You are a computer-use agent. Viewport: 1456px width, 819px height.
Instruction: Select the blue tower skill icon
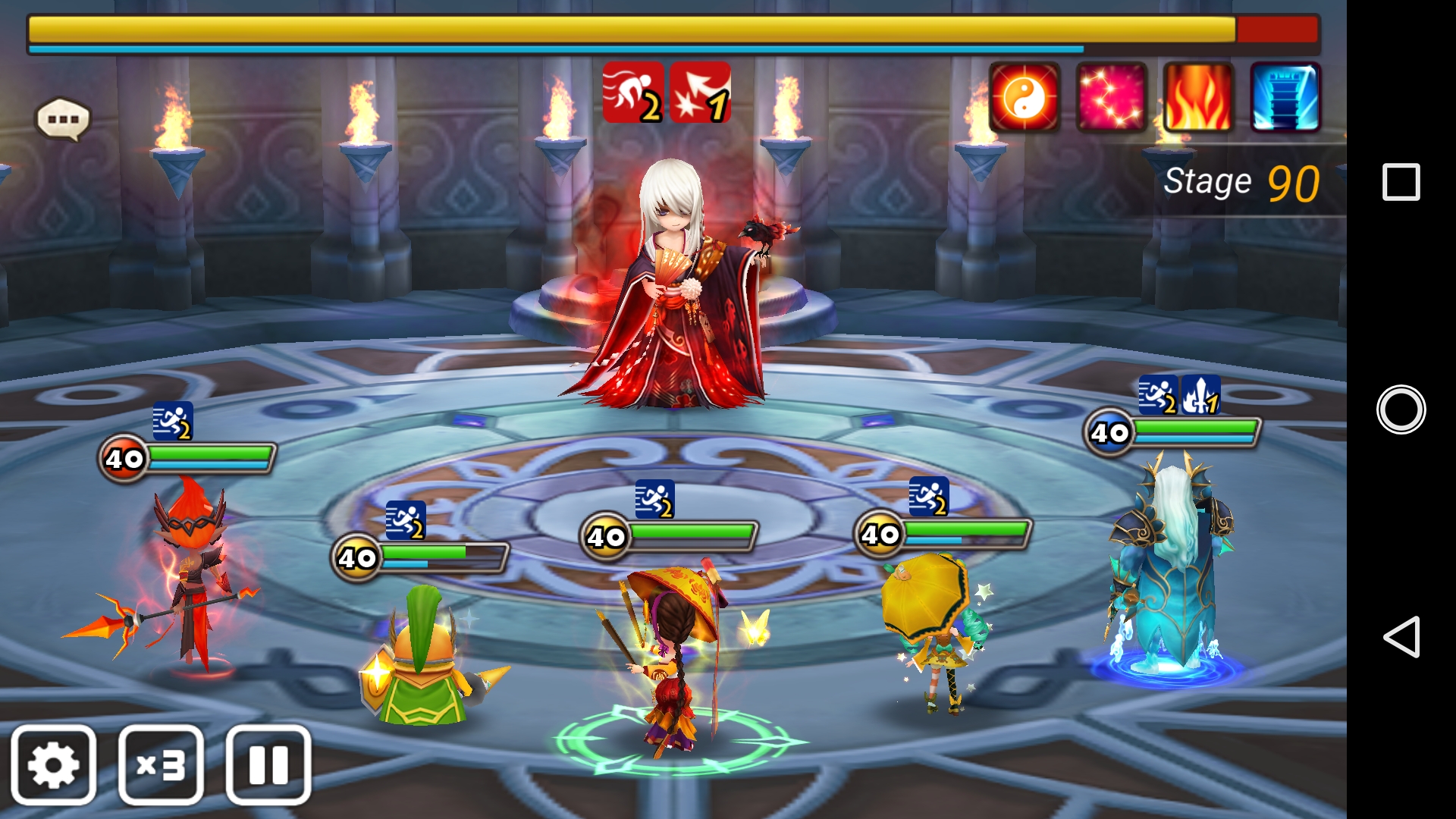(x=1285, y=98)
